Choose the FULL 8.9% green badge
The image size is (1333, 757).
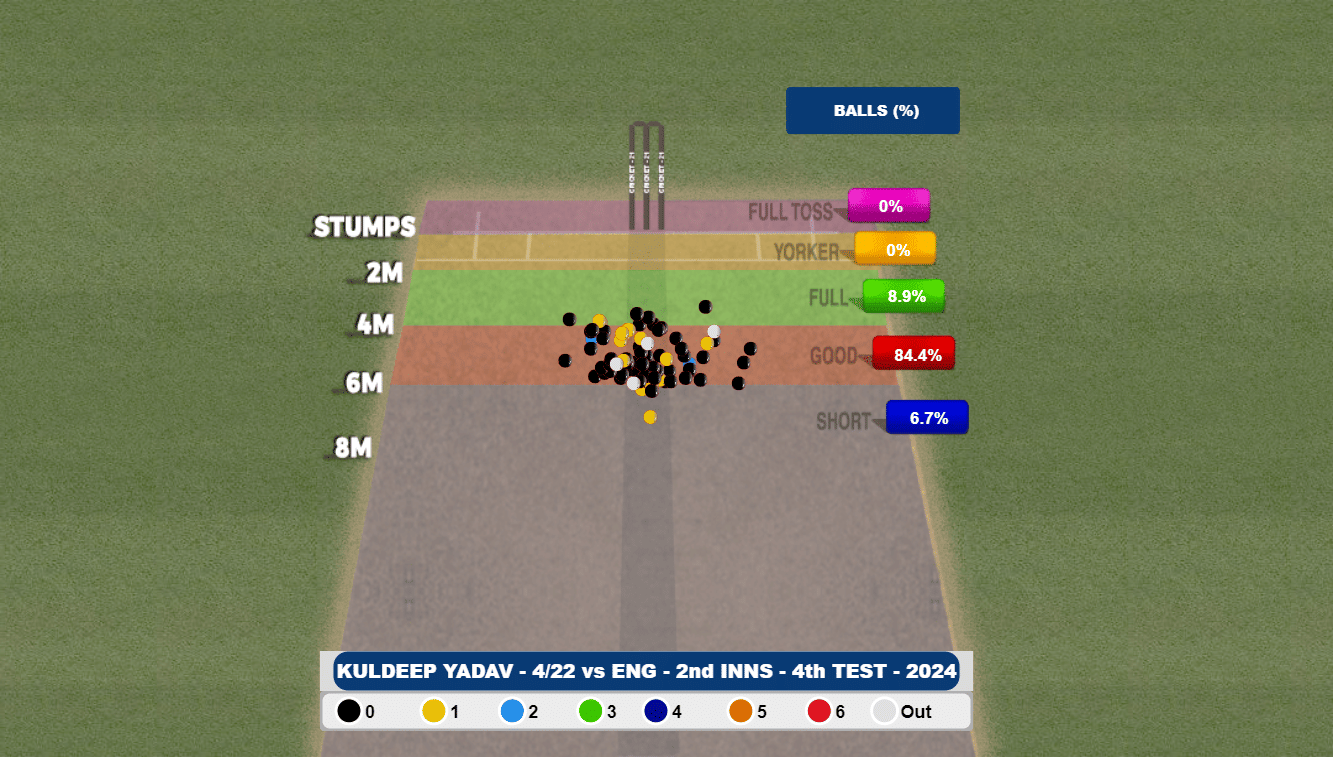tap(904, 296)
